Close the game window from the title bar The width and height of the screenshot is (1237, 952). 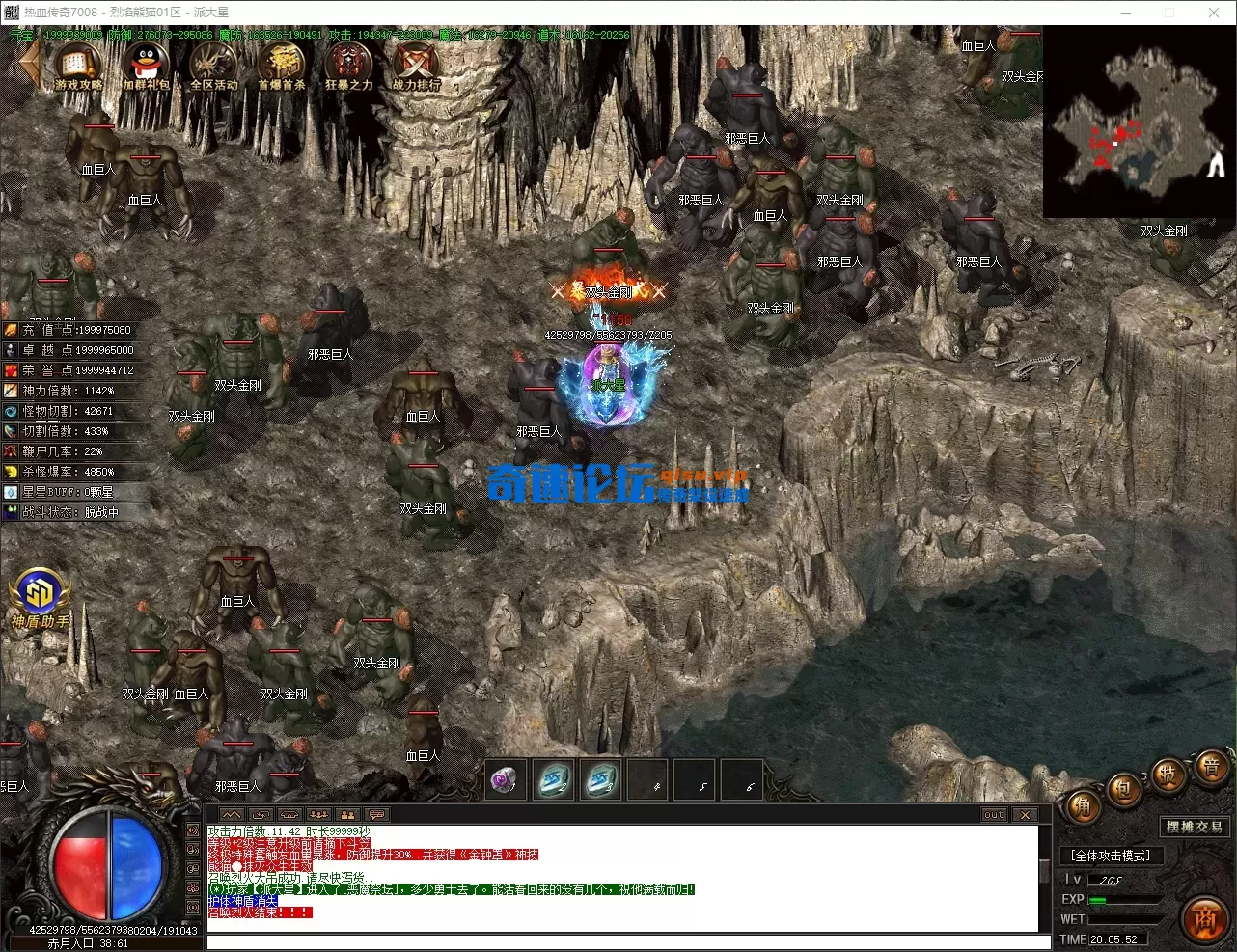pos(1214,13)
